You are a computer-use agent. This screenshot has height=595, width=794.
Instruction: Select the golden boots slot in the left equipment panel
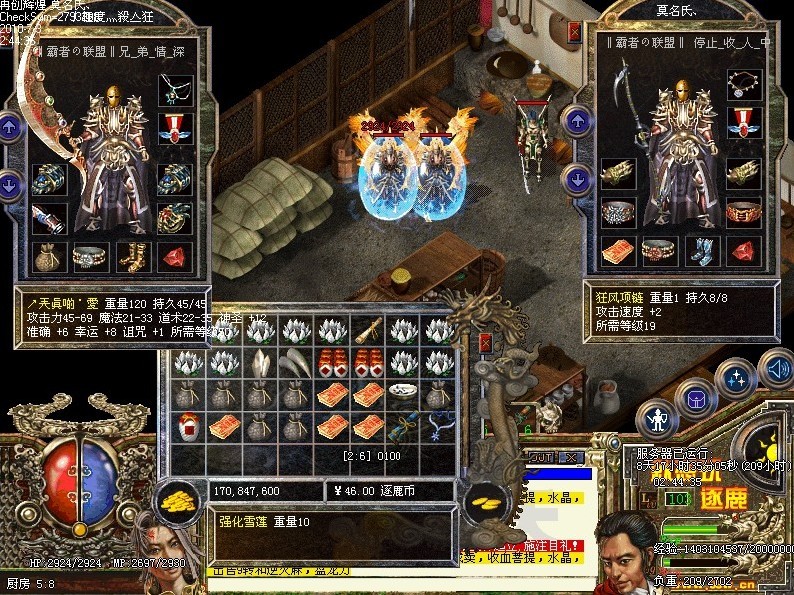pyautogui.click(x=133, y=256)
